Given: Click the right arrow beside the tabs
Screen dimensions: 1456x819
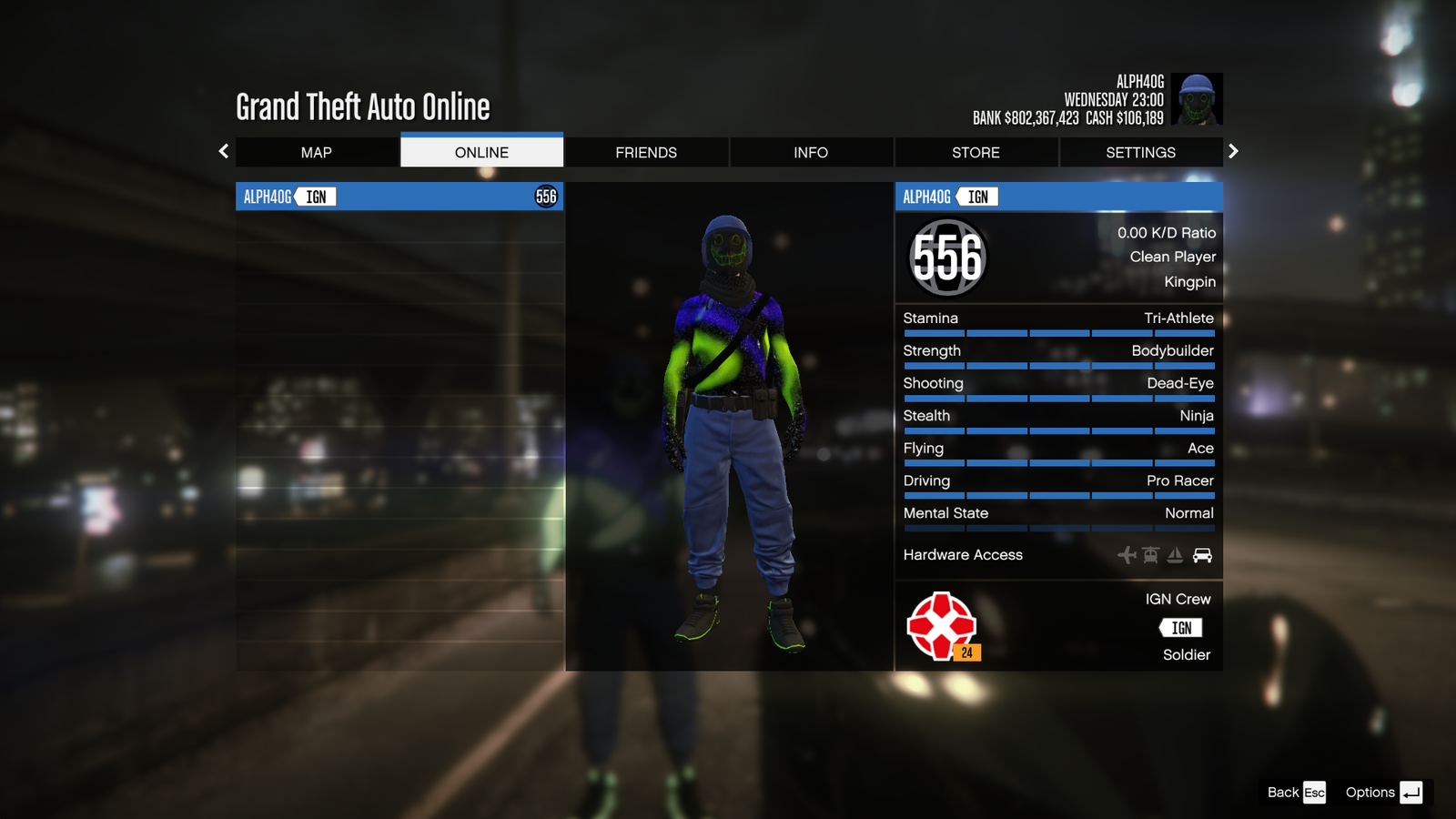Looking at the screenshot, I should [x=1233, y=152].
